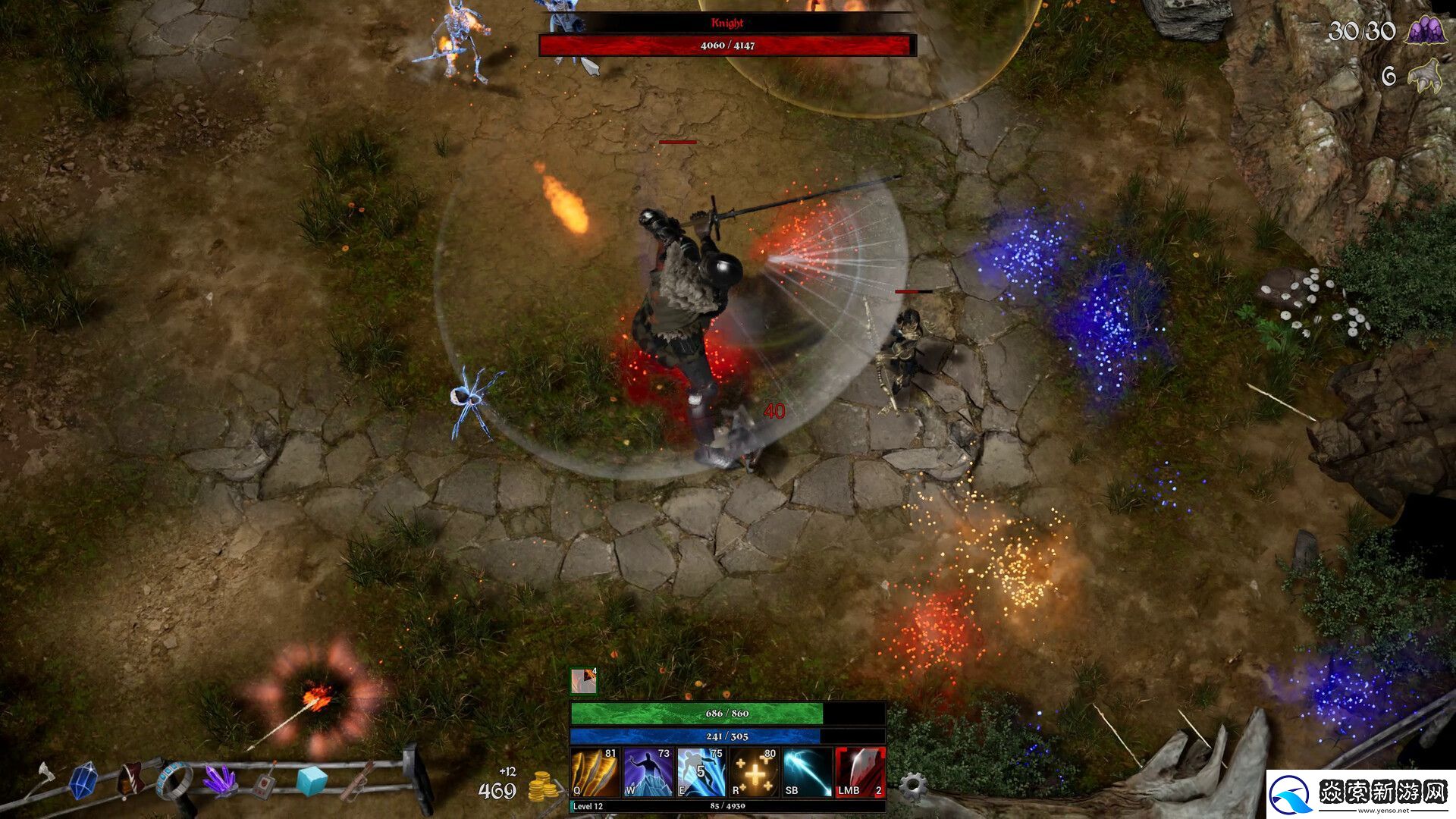The image size is (1456, 819).
Task: Open settings via the gear icon
Action: (x=912, y=786)
